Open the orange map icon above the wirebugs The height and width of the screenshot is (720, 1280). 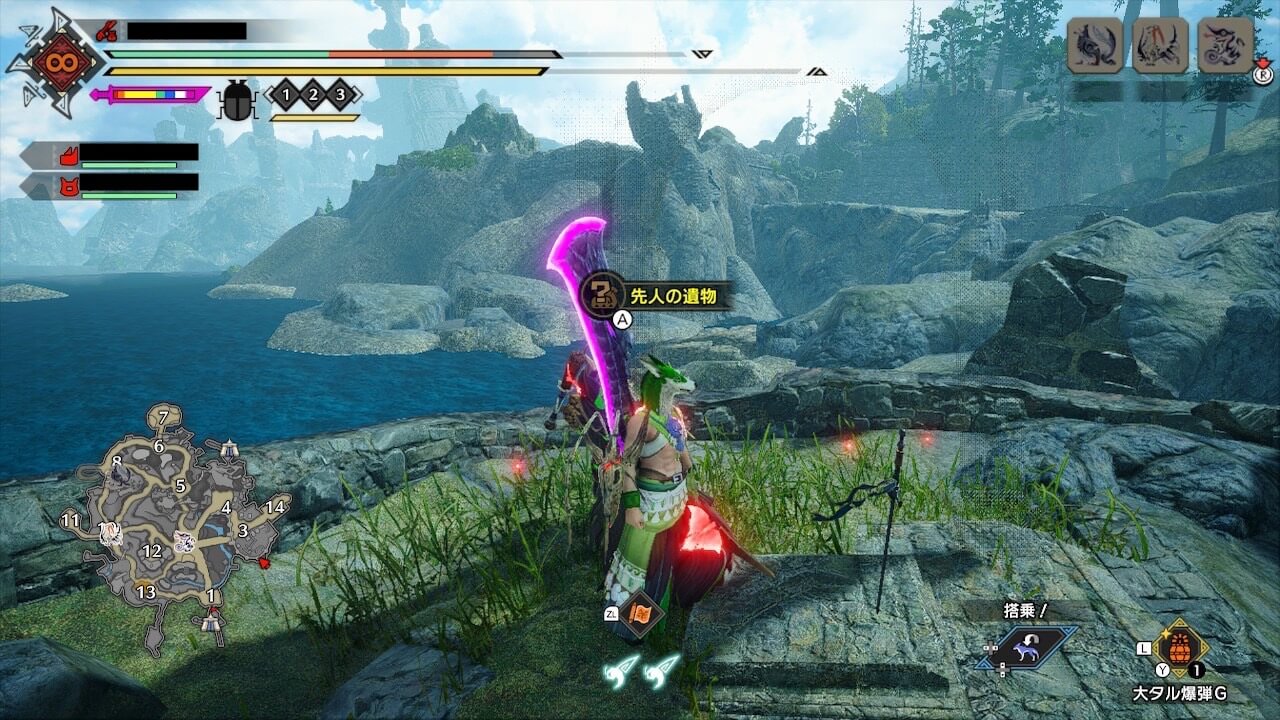click(x=638, y=614)
